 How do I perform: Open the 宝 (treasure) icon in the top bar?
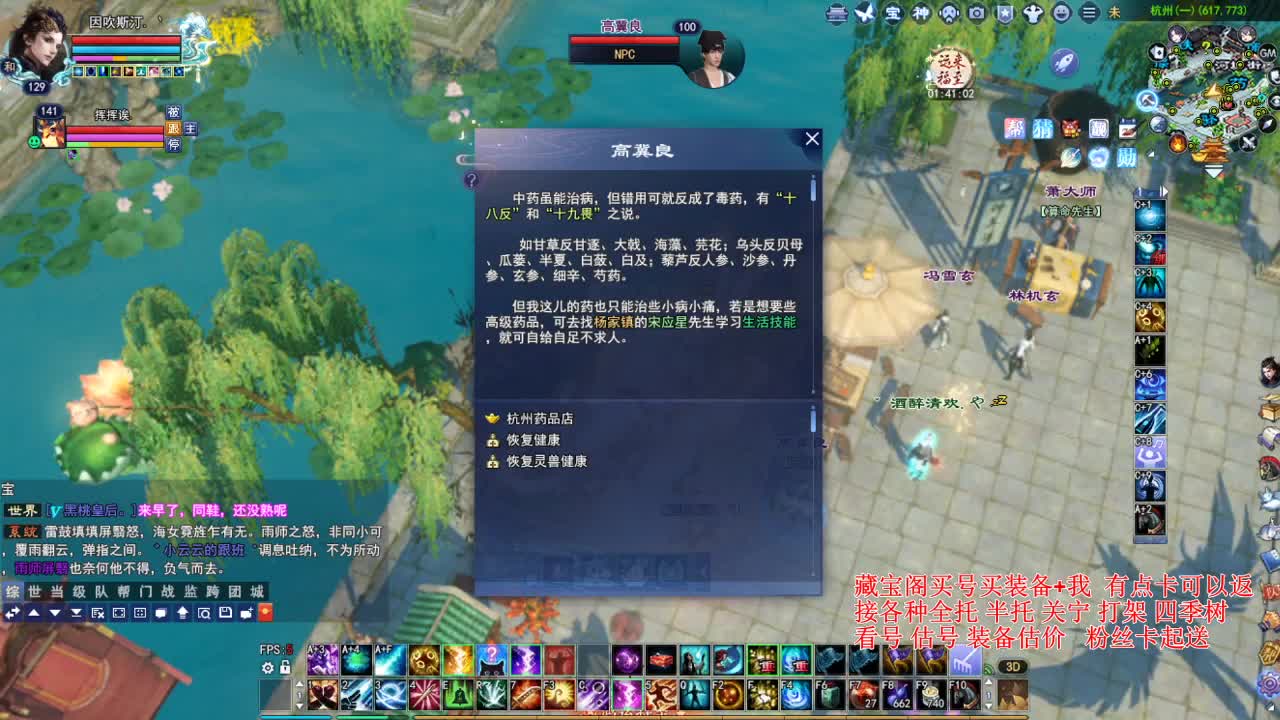tap(893, 14)
